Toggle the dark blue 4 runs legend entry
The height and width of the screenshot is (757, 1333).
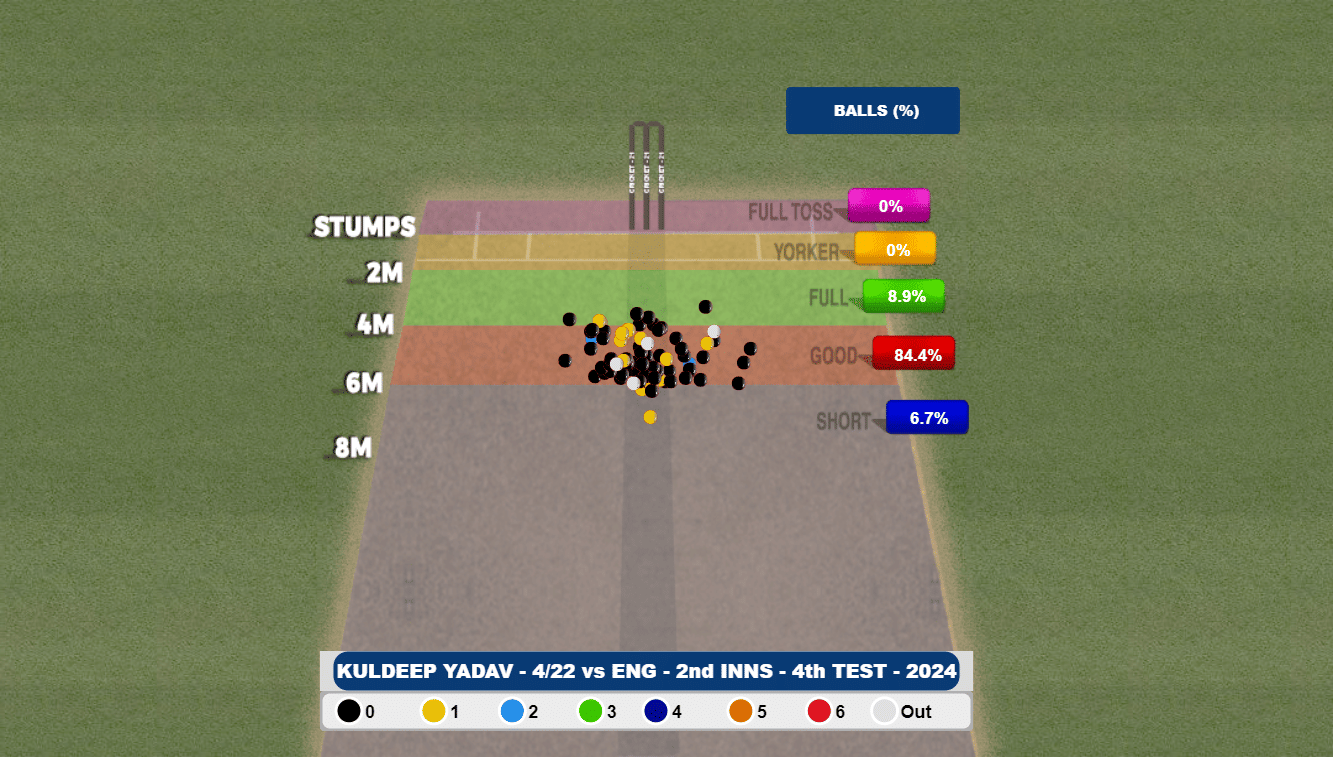pos(656,711)
